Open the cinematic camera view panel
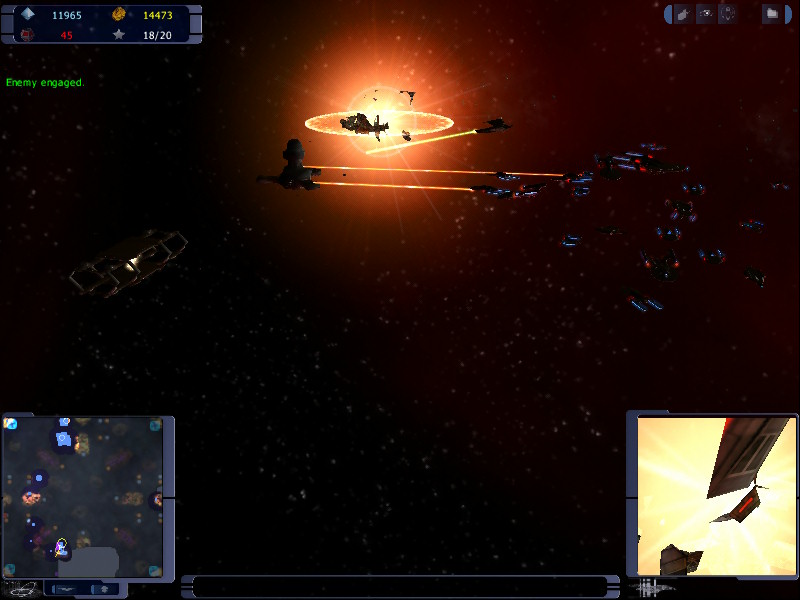This screenshot has width=800, height=600. point(716,496)
